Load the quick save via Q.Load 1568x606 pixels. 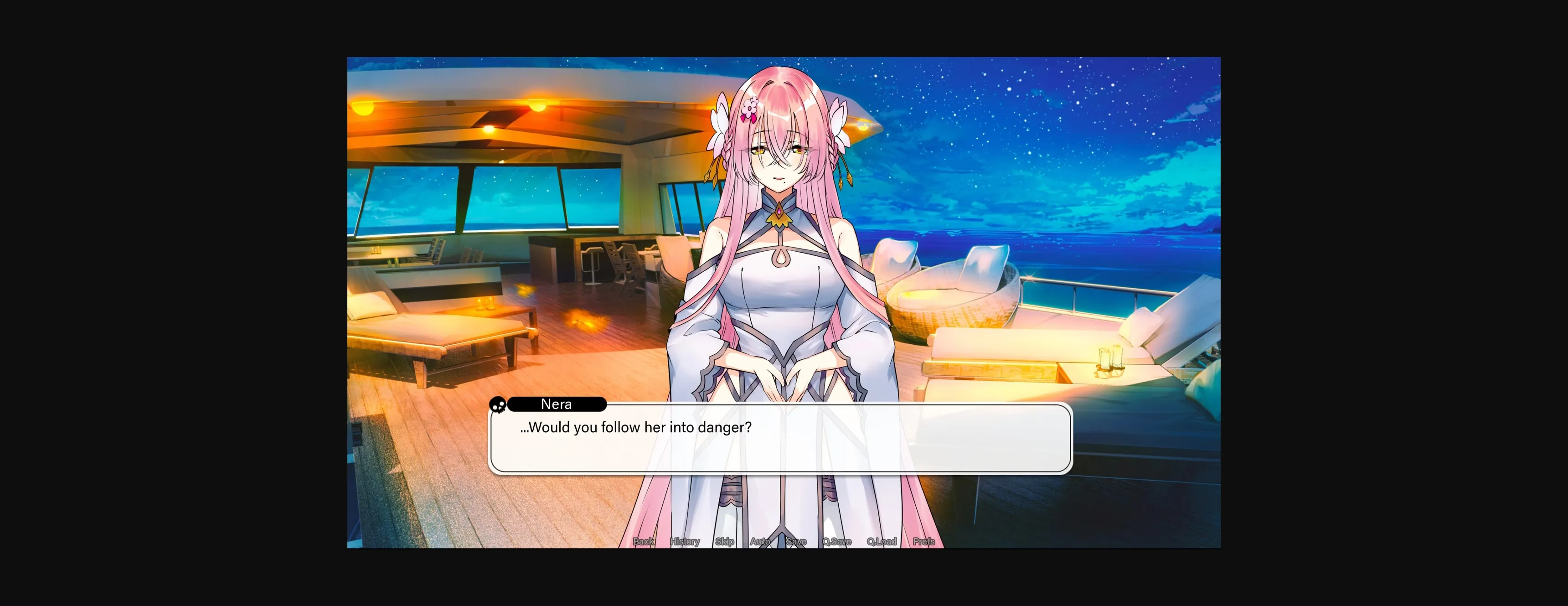click(x=882, y=541)
